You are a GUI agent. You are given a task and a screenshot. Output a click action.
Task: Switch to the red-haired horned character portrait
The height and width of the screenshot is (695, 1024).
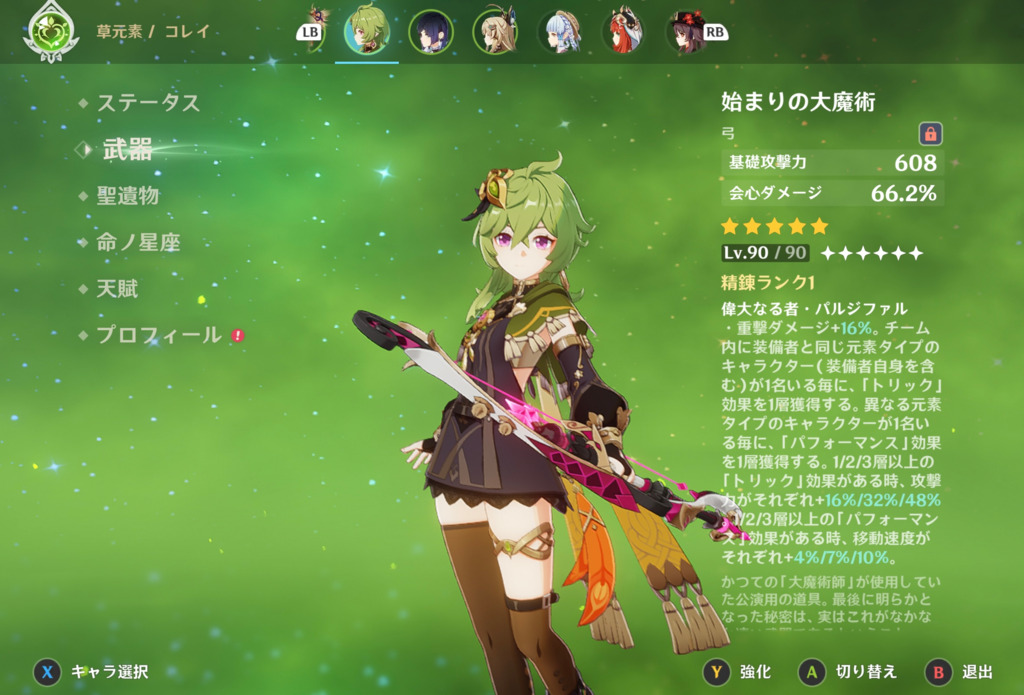click(623, 31)
